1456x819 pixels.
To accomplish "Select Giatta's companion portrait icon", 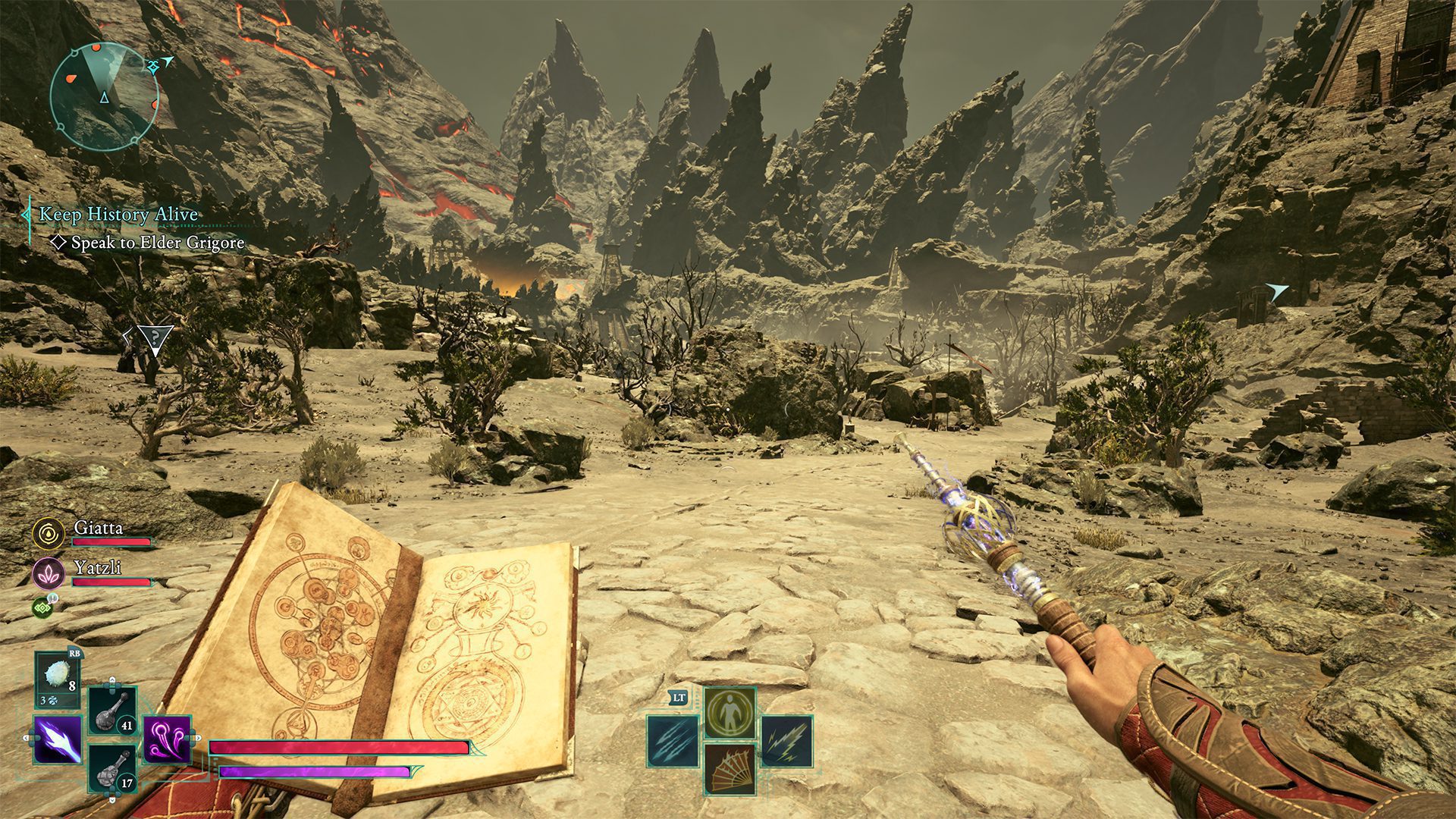I will click(49, 533).
